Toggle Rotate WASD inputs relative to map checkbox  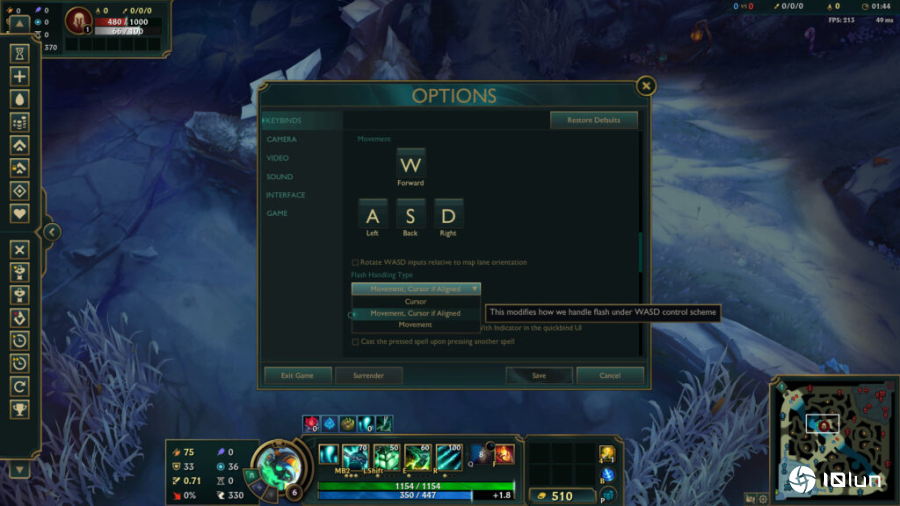coord(355,262)
